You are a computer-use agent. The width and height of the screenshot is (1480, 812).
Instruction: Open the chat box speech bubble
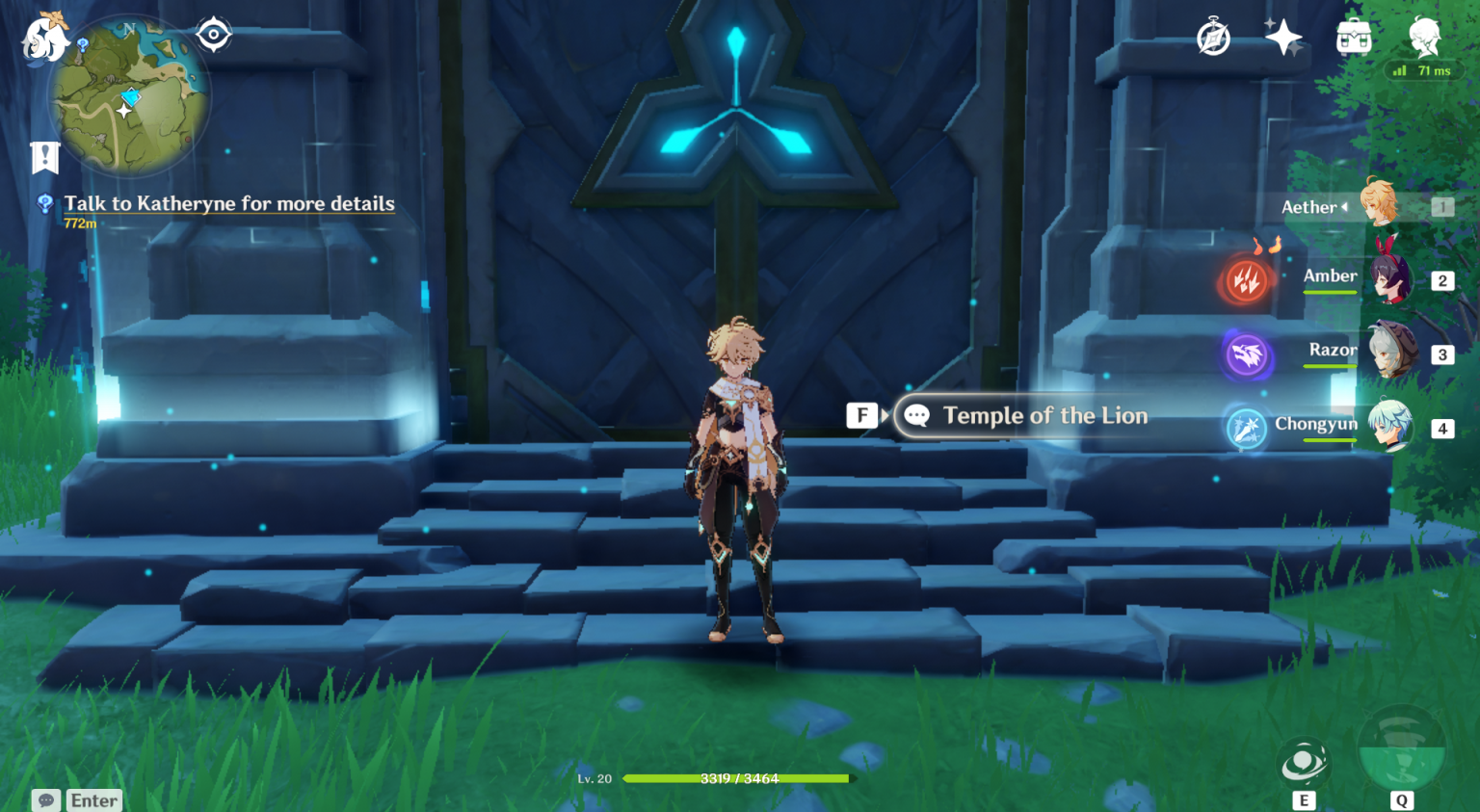coord(46,800)
